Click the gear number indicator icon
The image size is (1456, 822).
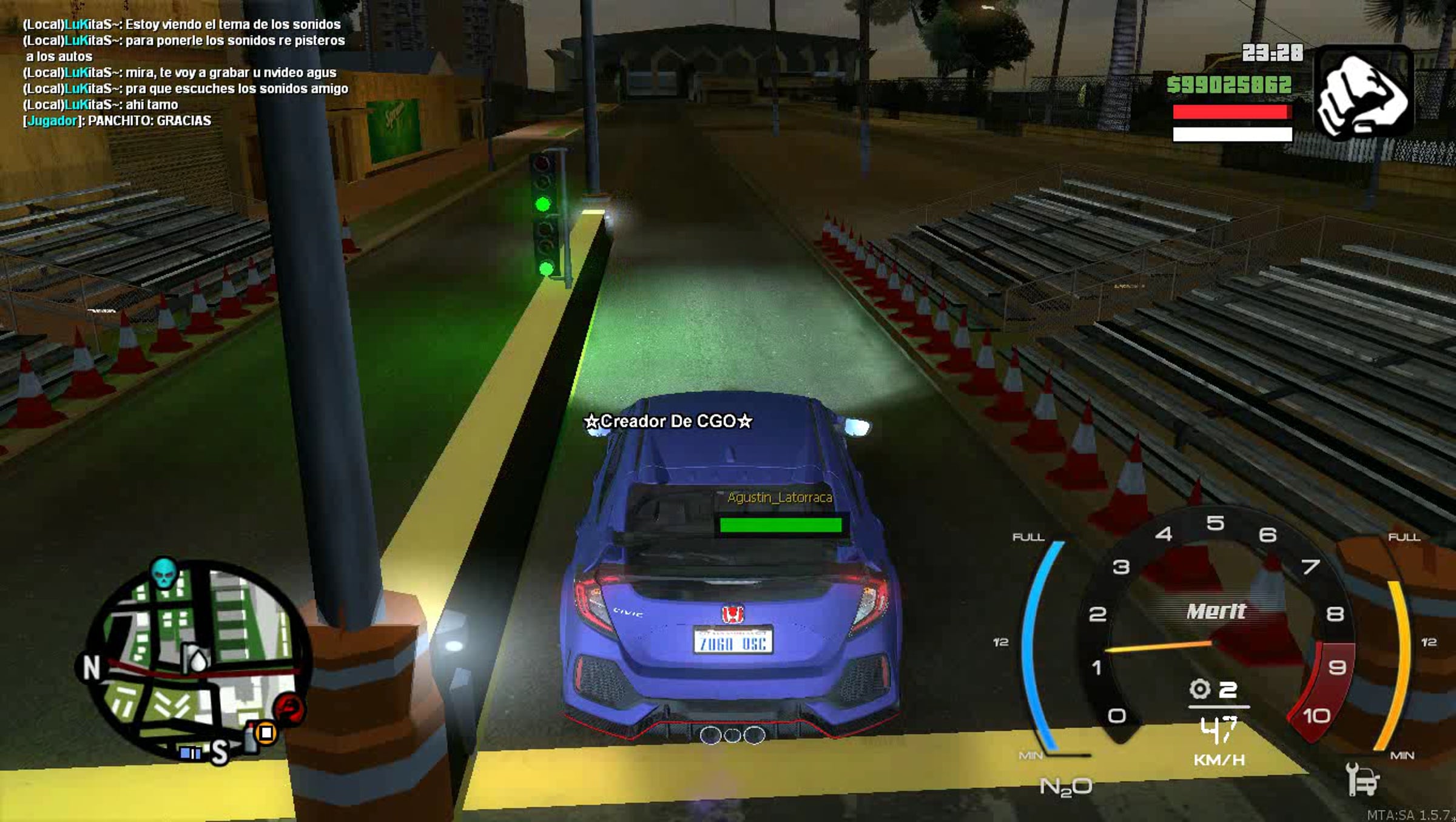click(1200, 689)
